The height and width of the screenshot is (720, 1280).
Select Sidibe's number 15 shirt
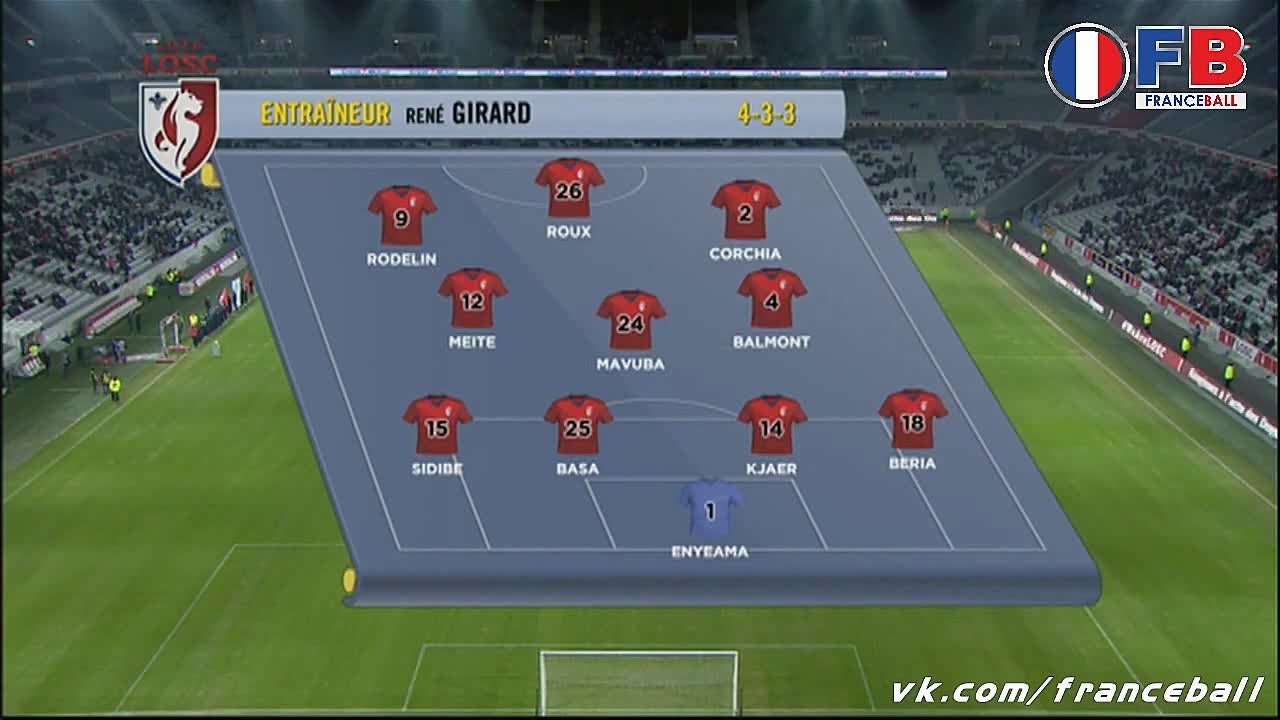[x=437, y=425]
